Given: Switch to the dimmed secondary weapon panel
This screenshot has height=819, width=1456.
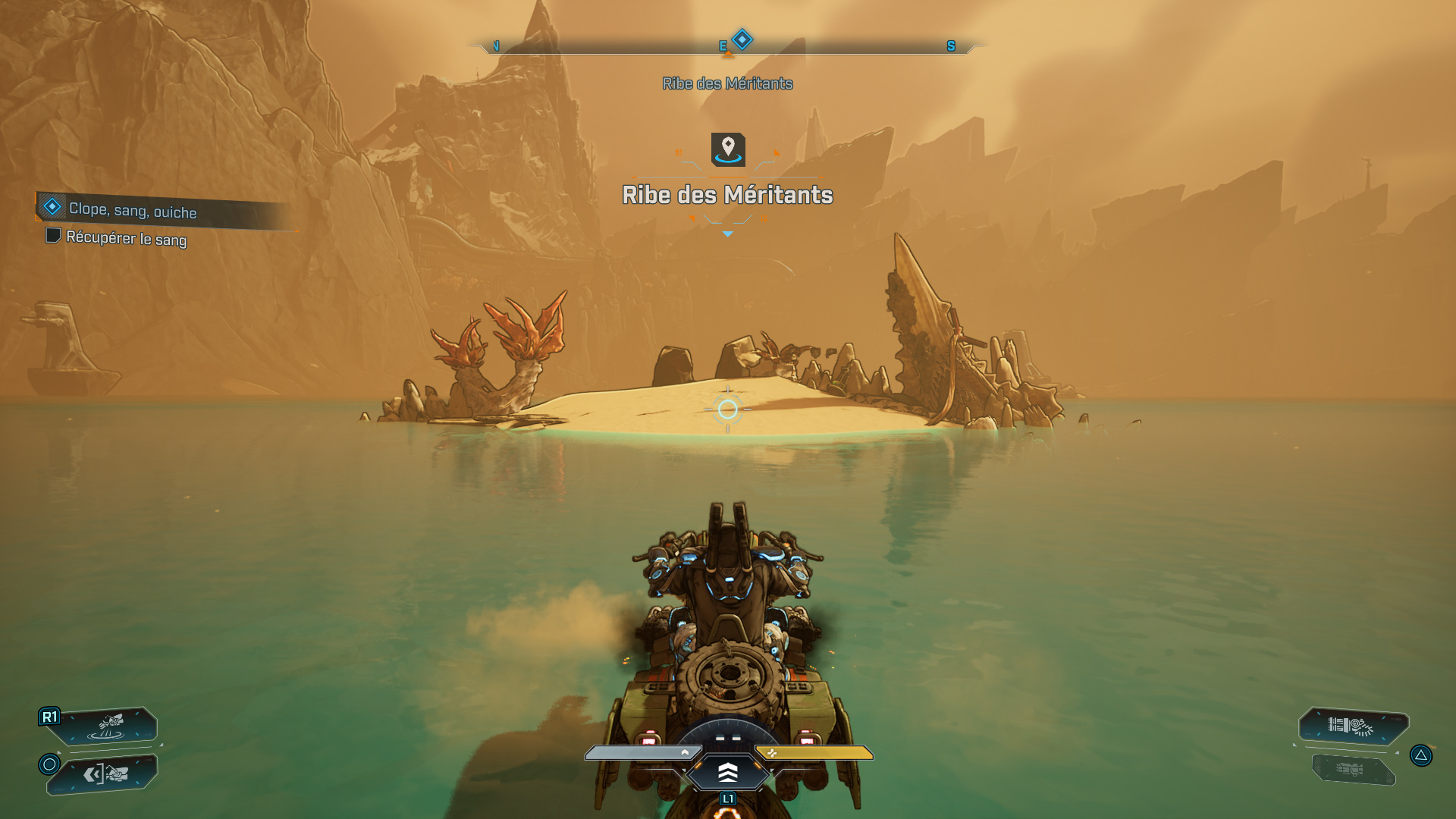Looking at the screenshot, I should pos(1352,770).
